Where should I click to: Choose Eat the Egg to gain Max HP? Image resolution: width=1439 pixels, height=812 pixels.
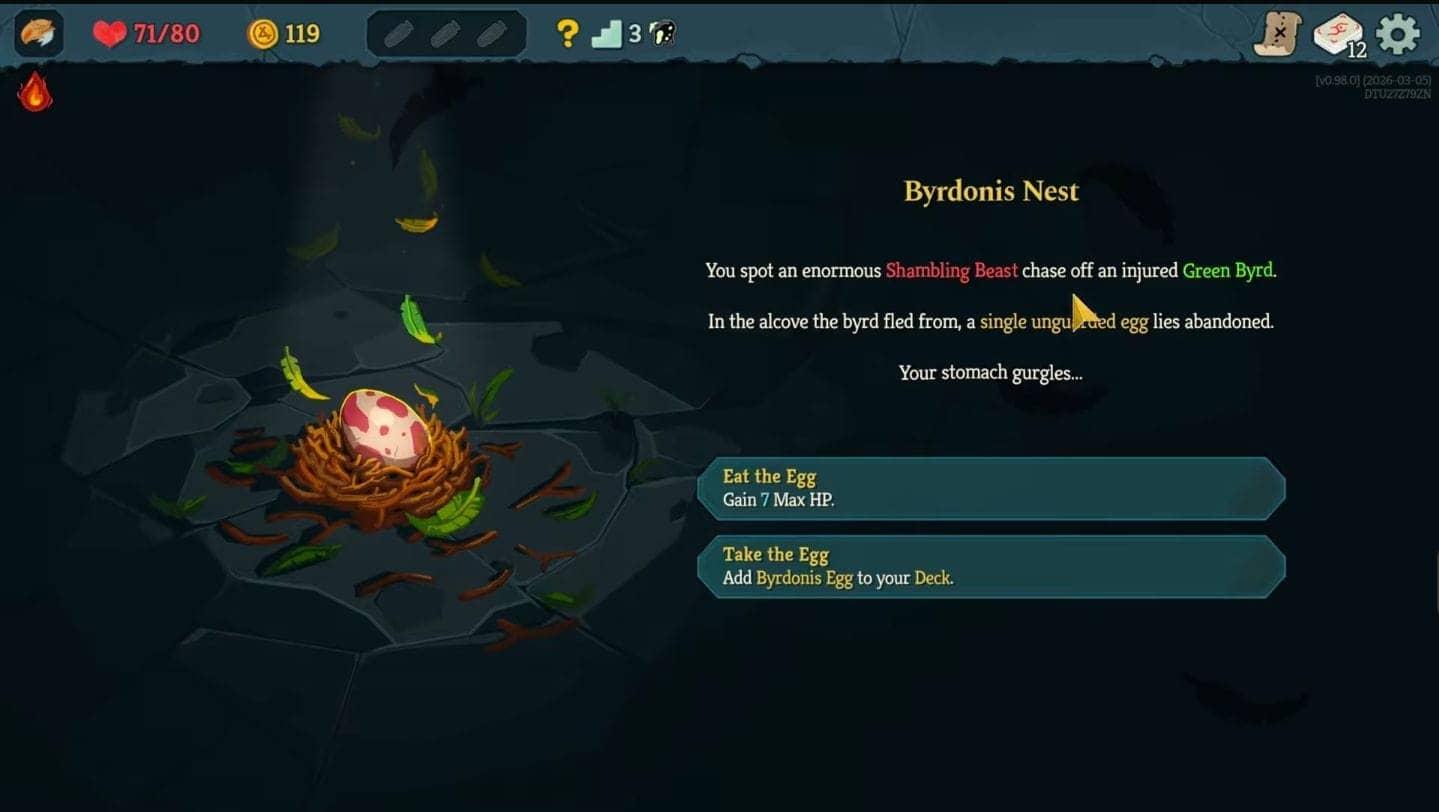coord(988,488)
